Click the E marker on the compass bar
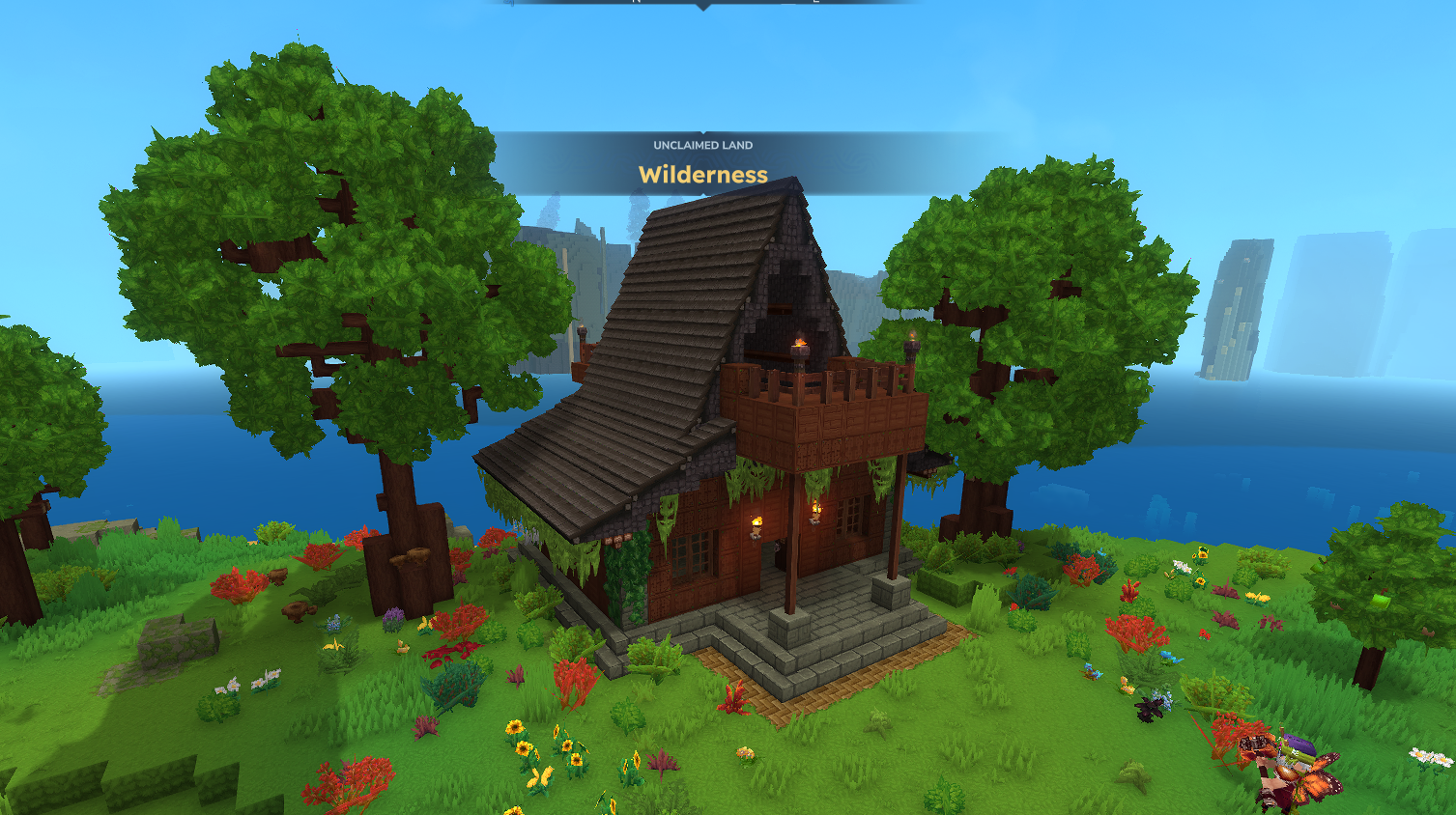 (x=816, y=4)
